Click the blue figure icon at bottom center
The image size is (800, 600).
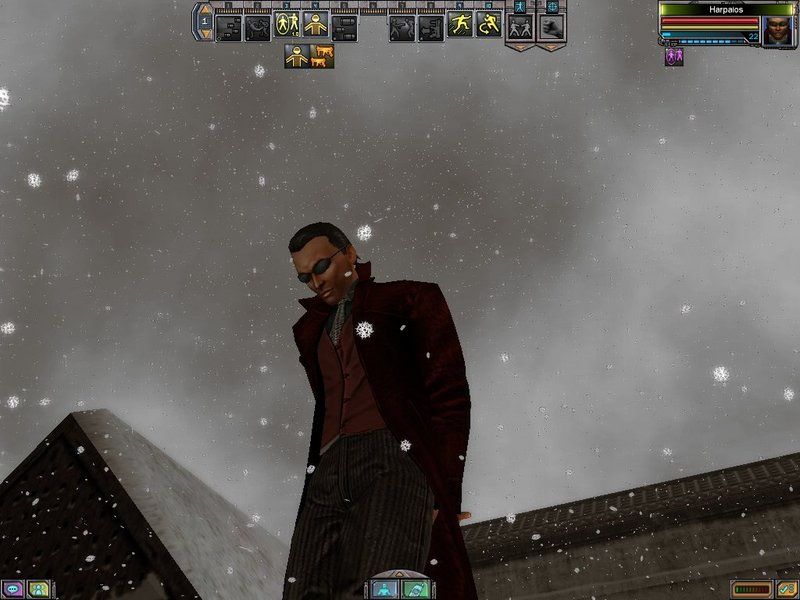(x=385, y=589)
